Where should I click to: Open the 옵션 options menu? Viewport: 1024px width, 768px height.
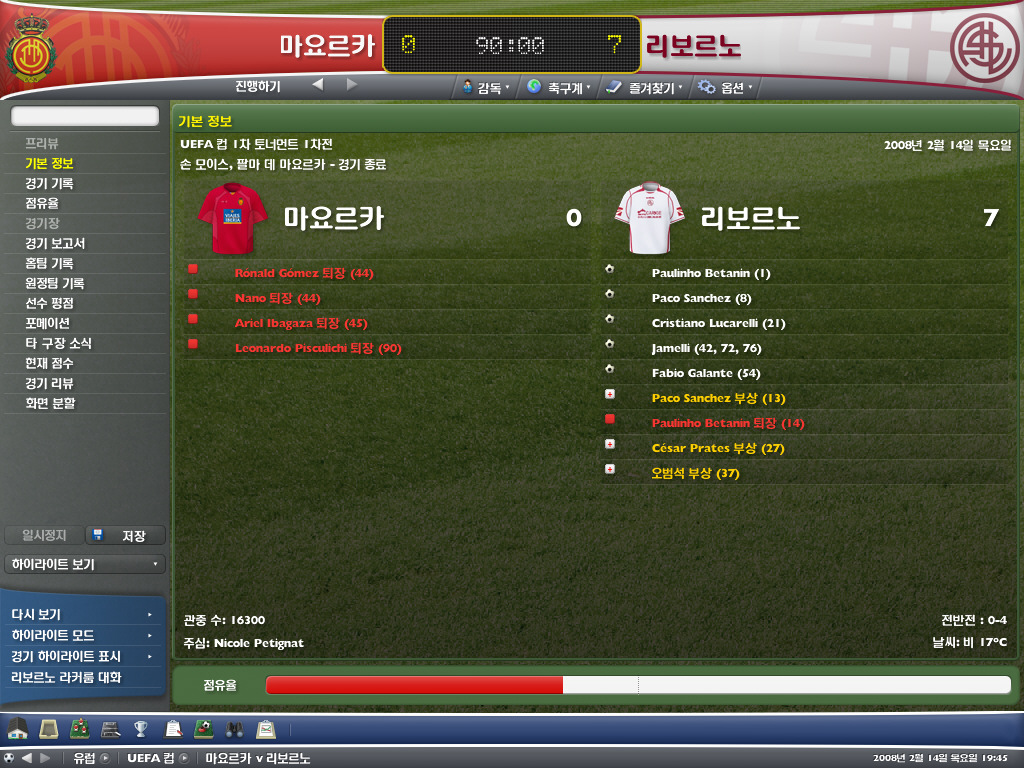point(726,88)
